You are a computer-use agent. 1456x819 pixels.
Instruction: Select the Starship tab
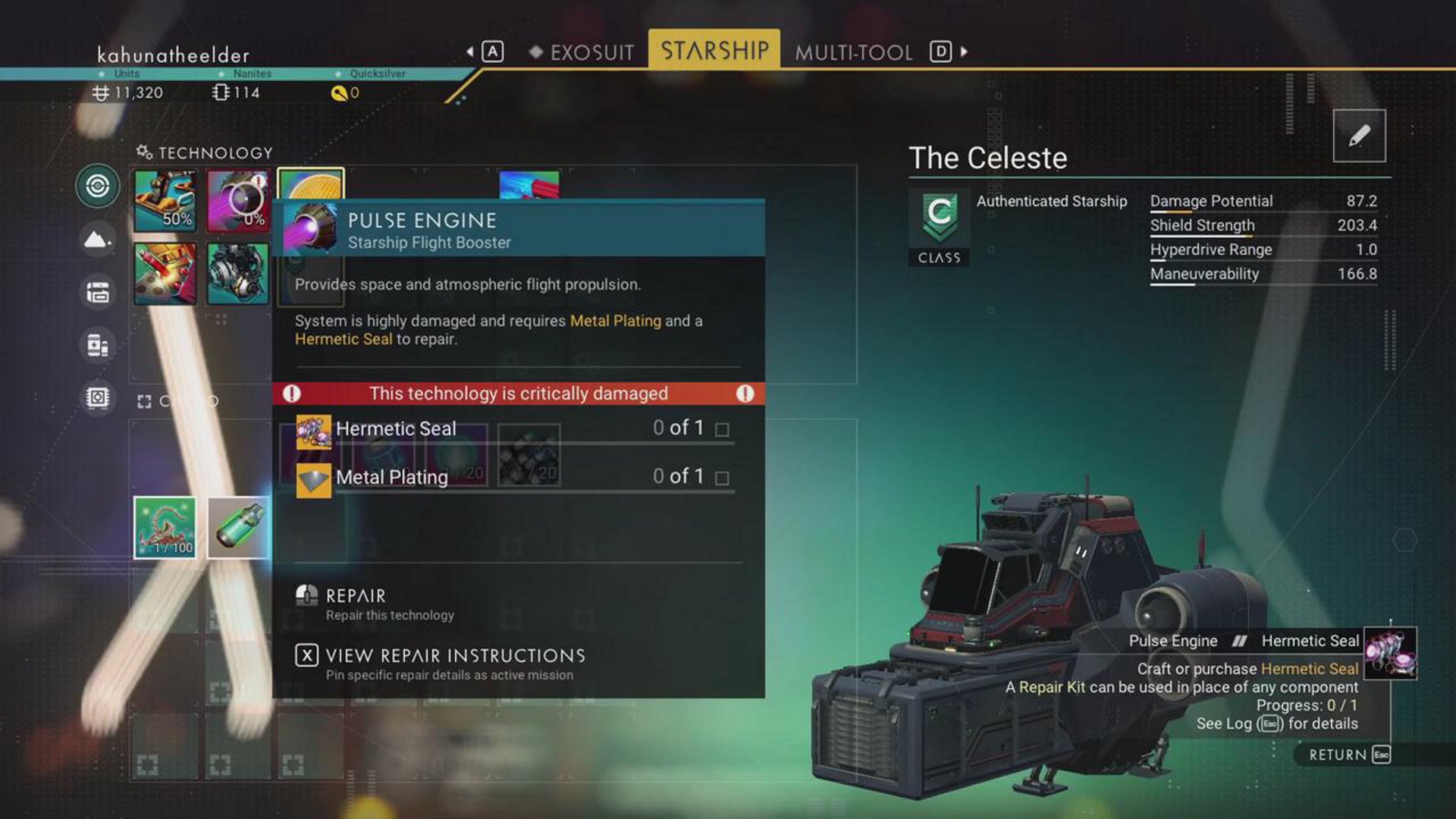click(x=714, y=51)
